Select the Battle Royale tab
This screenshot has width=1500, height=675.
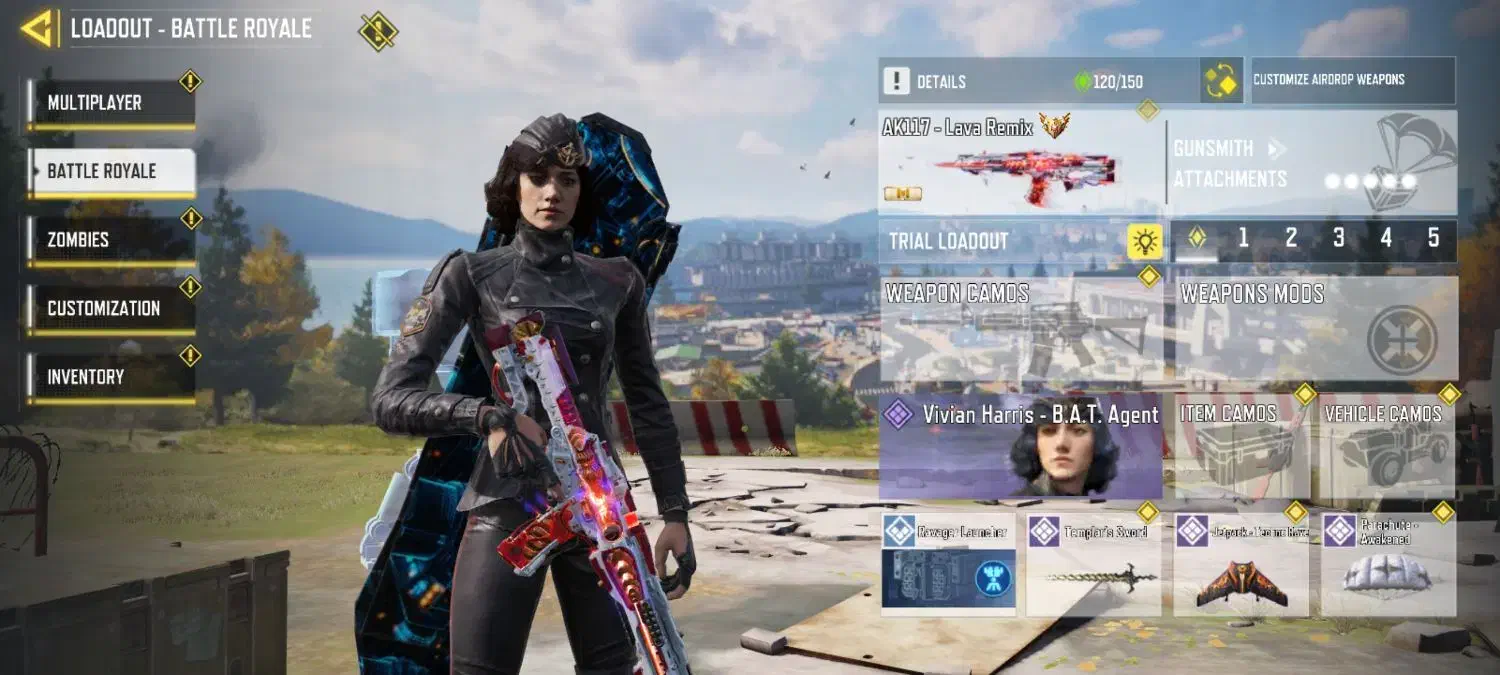[x=110, y=172]
